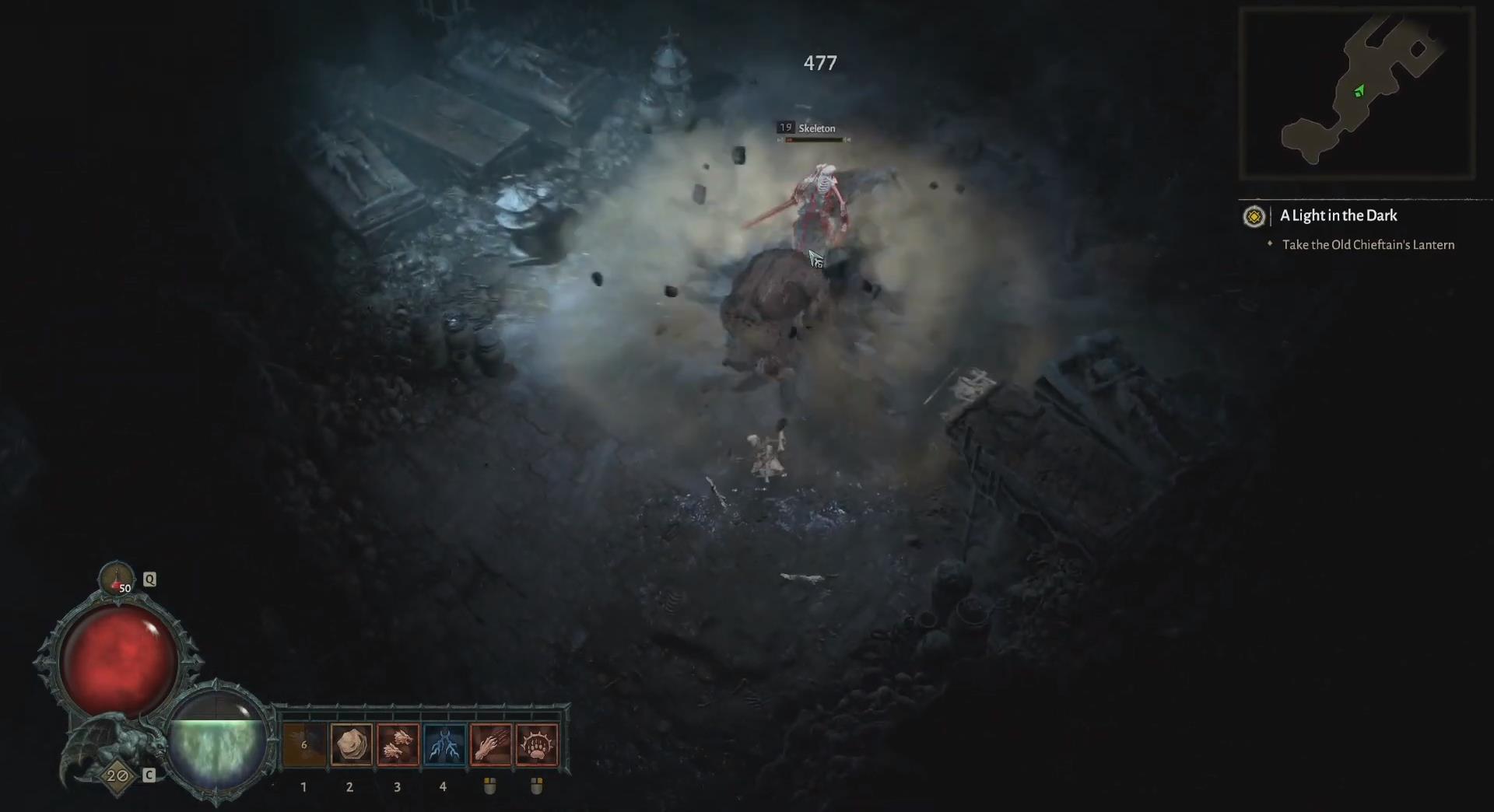Use the health potion with 50 charges
The image size is (1494, 812).
click(x=116, y=579)
